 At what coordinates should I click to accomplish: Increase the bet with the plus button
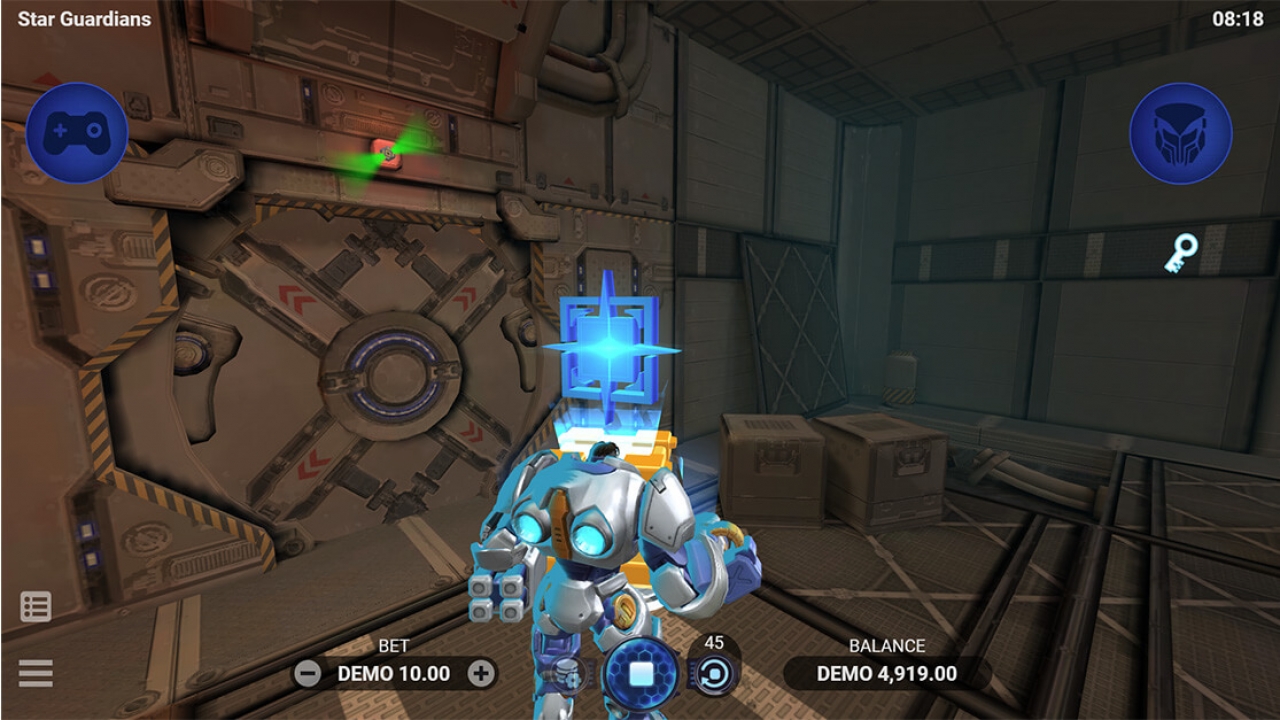(481, 673)
